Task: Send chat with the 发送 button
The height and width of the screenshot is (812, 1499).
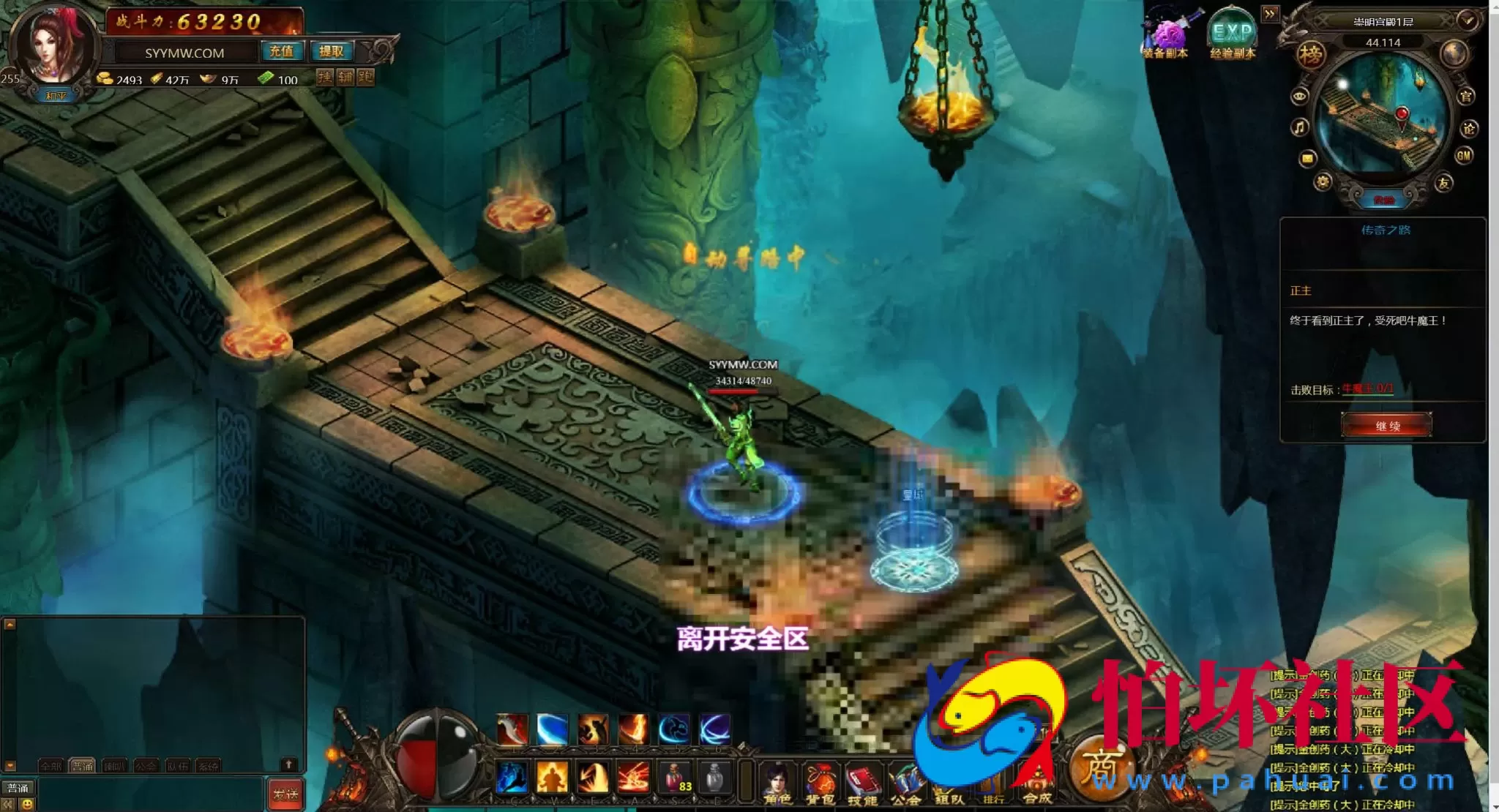Action: click(285, 794)
